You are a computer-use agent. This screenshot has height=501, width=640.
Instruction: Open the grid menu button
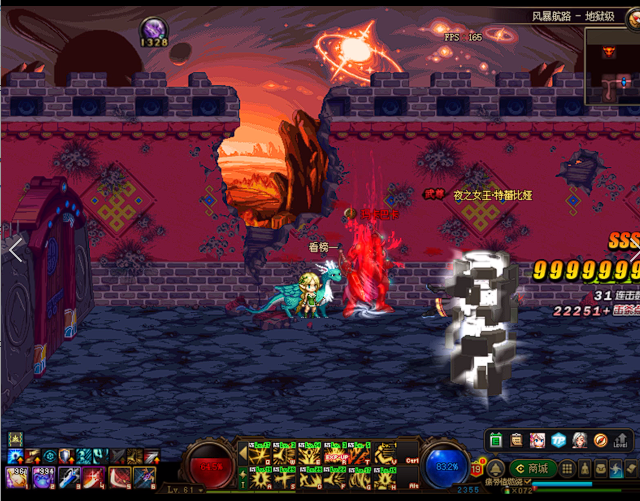click(567, 468)
